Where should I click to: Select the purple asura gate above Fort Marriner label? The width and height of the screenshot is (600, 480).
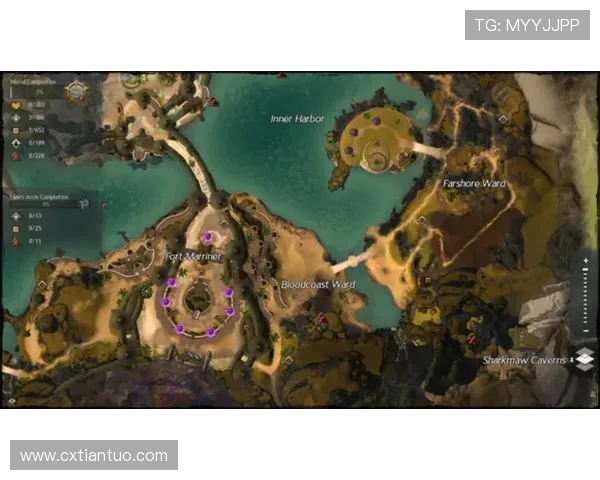pyautogui.click(x=207, y=237)
